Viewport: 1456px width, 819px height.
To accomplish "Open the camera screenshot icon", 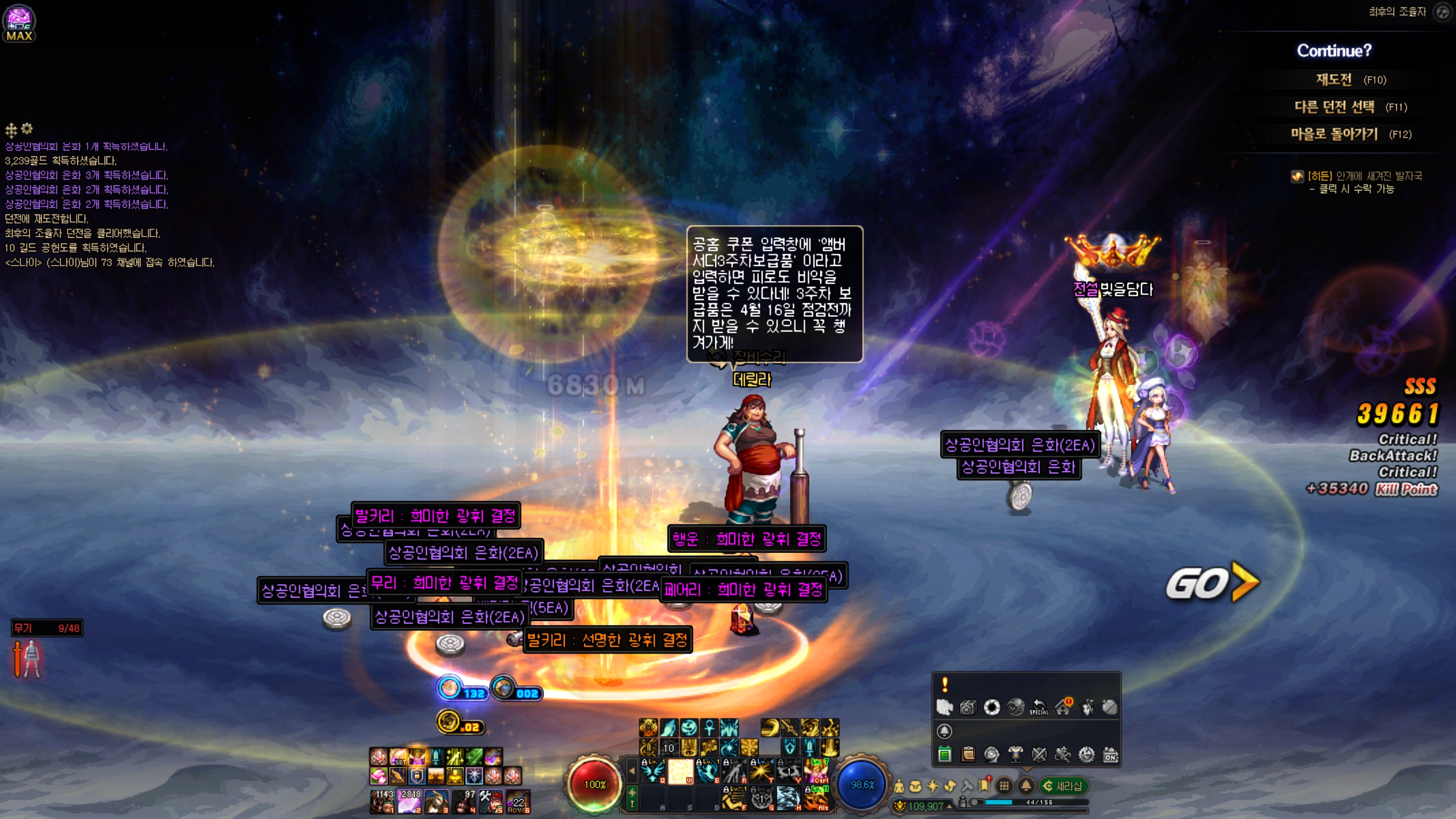I will pyautogui.click(x=968, y=707).
